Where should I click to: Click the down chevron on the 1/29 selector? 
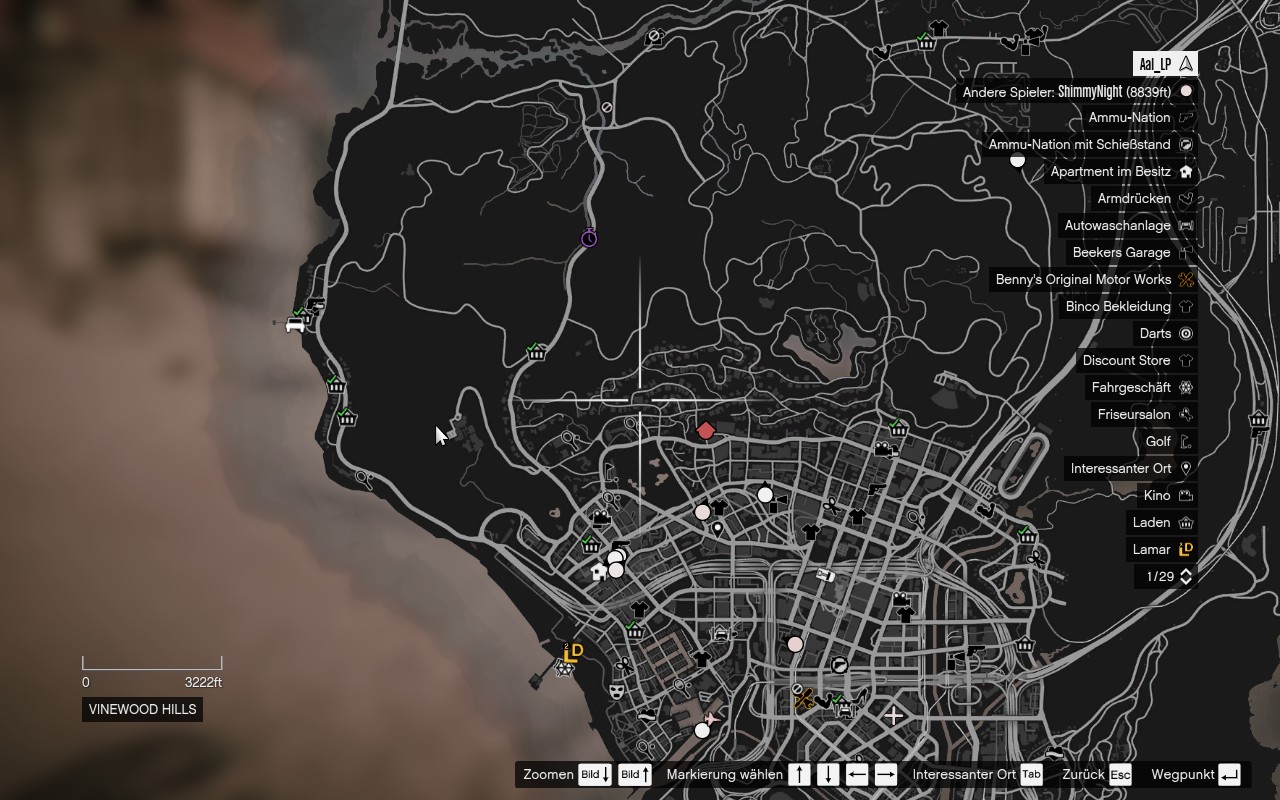[1184, 580]
